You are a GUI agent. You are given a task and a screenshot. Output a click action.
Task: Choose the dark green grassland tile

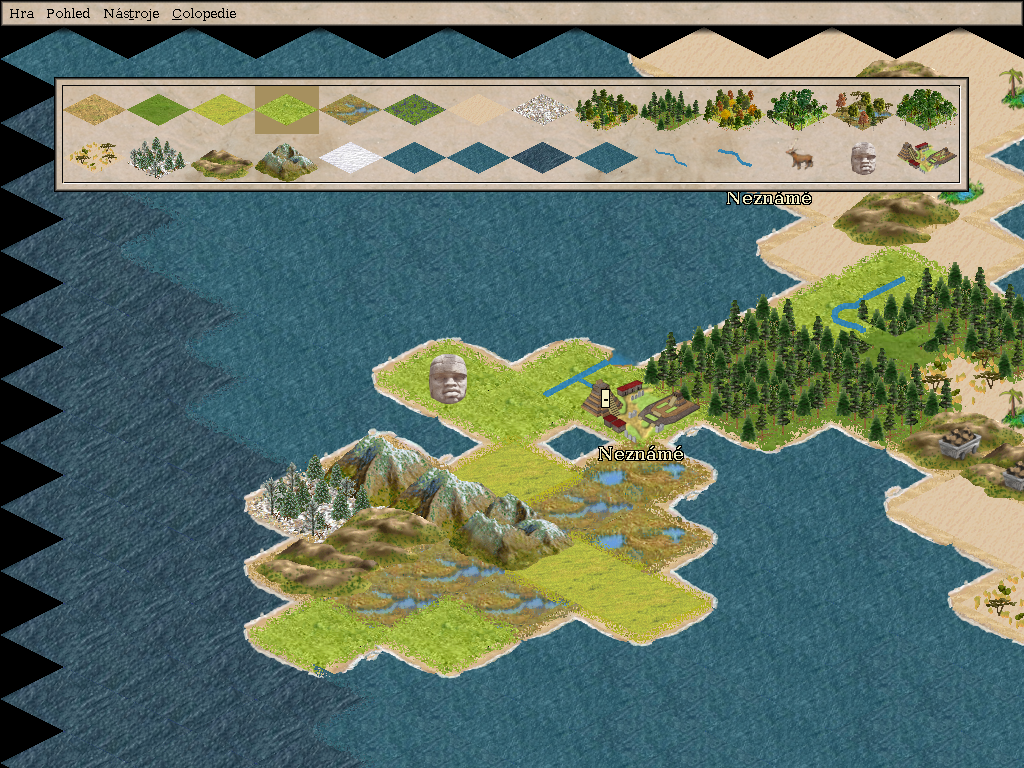[x=159, y=108]
